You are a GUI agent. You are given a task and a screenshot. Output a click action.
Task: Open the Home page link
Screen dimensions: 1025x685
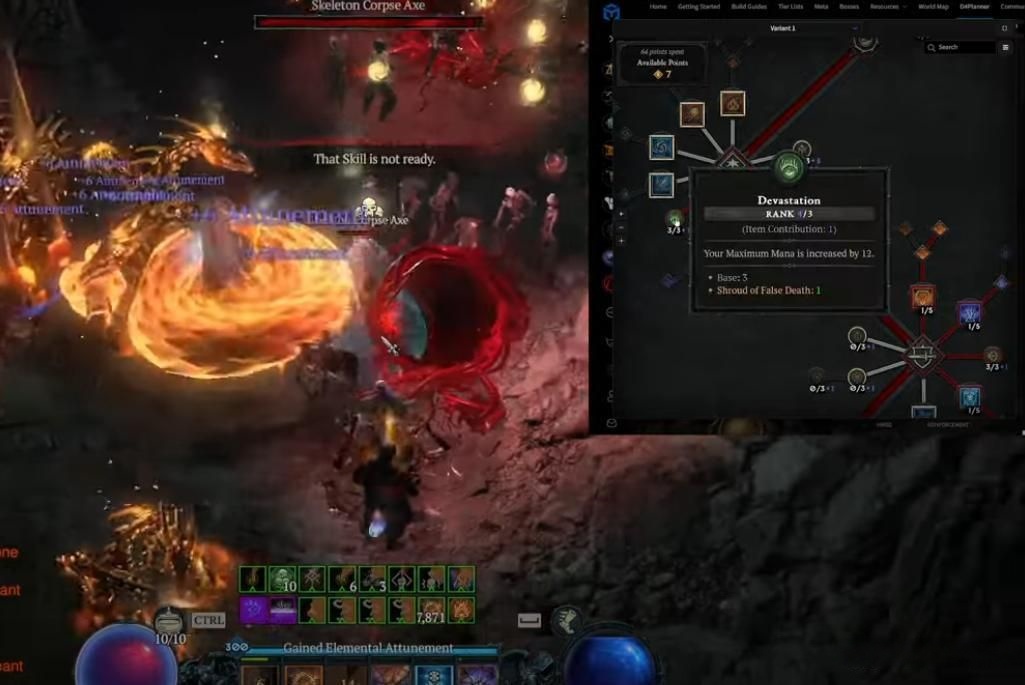[658, 7]
